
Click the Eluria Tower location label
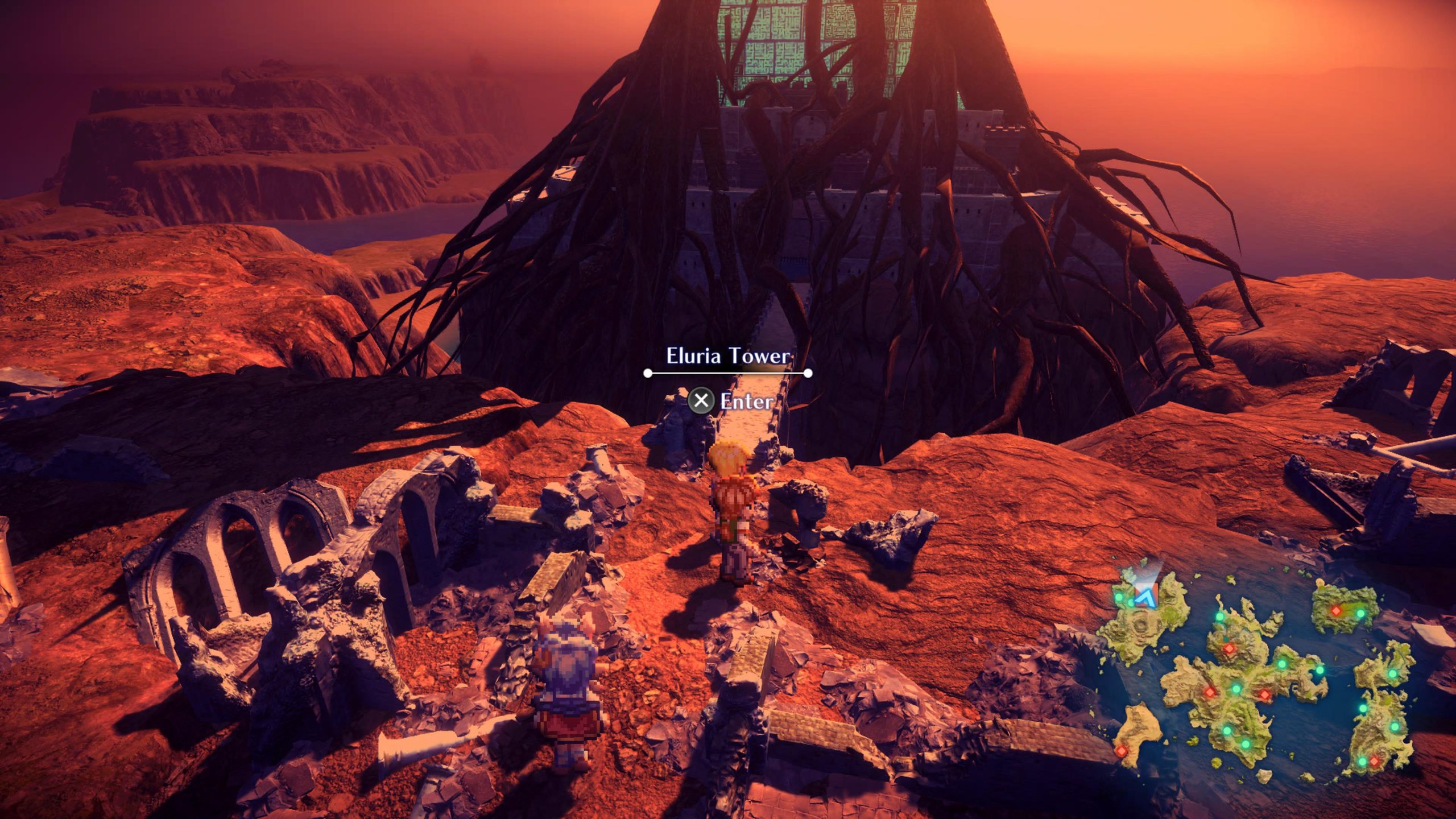(x=727, y=357)
